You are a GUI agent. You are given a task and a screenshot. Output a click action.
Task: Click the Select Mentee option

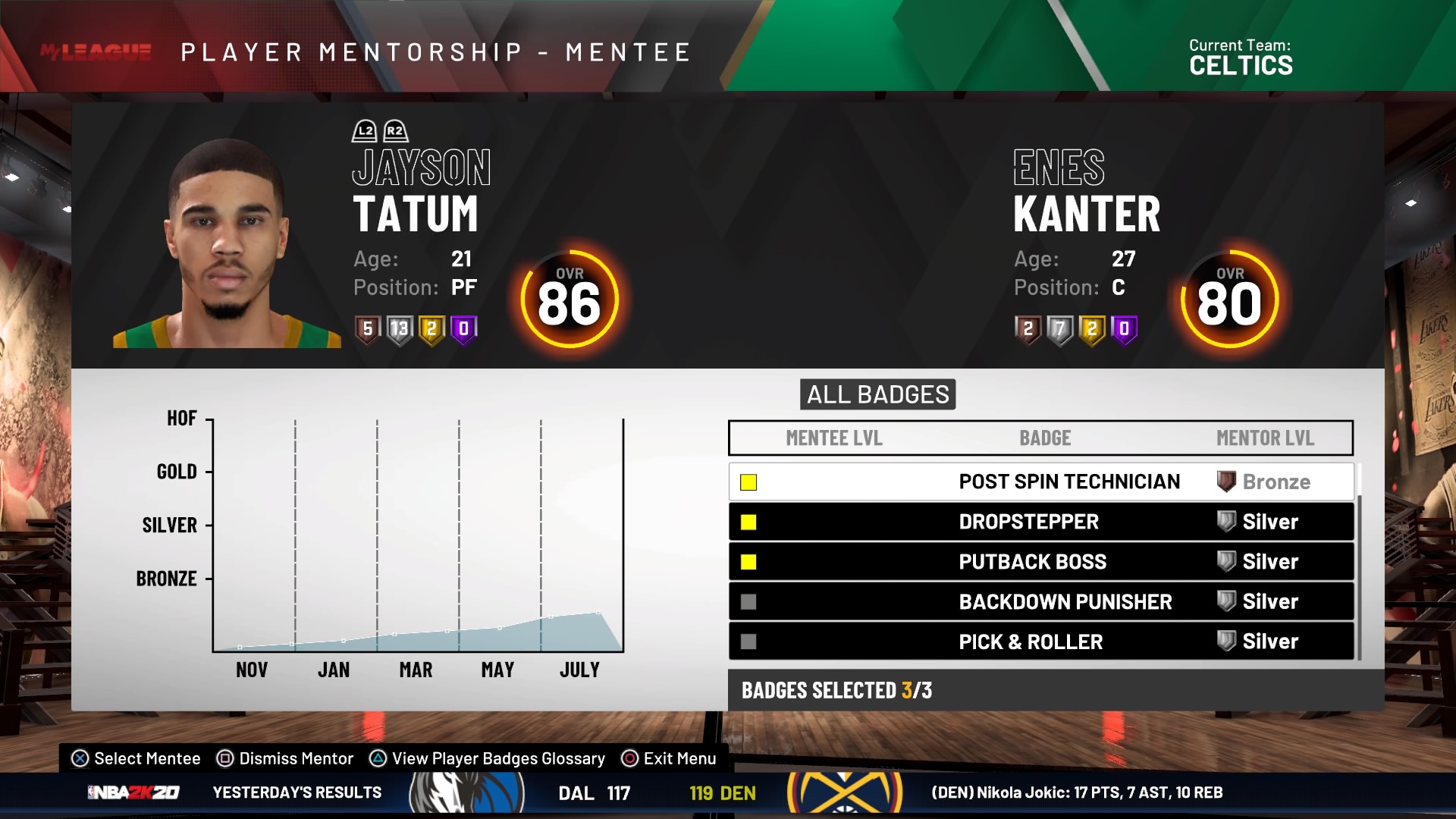136,758
